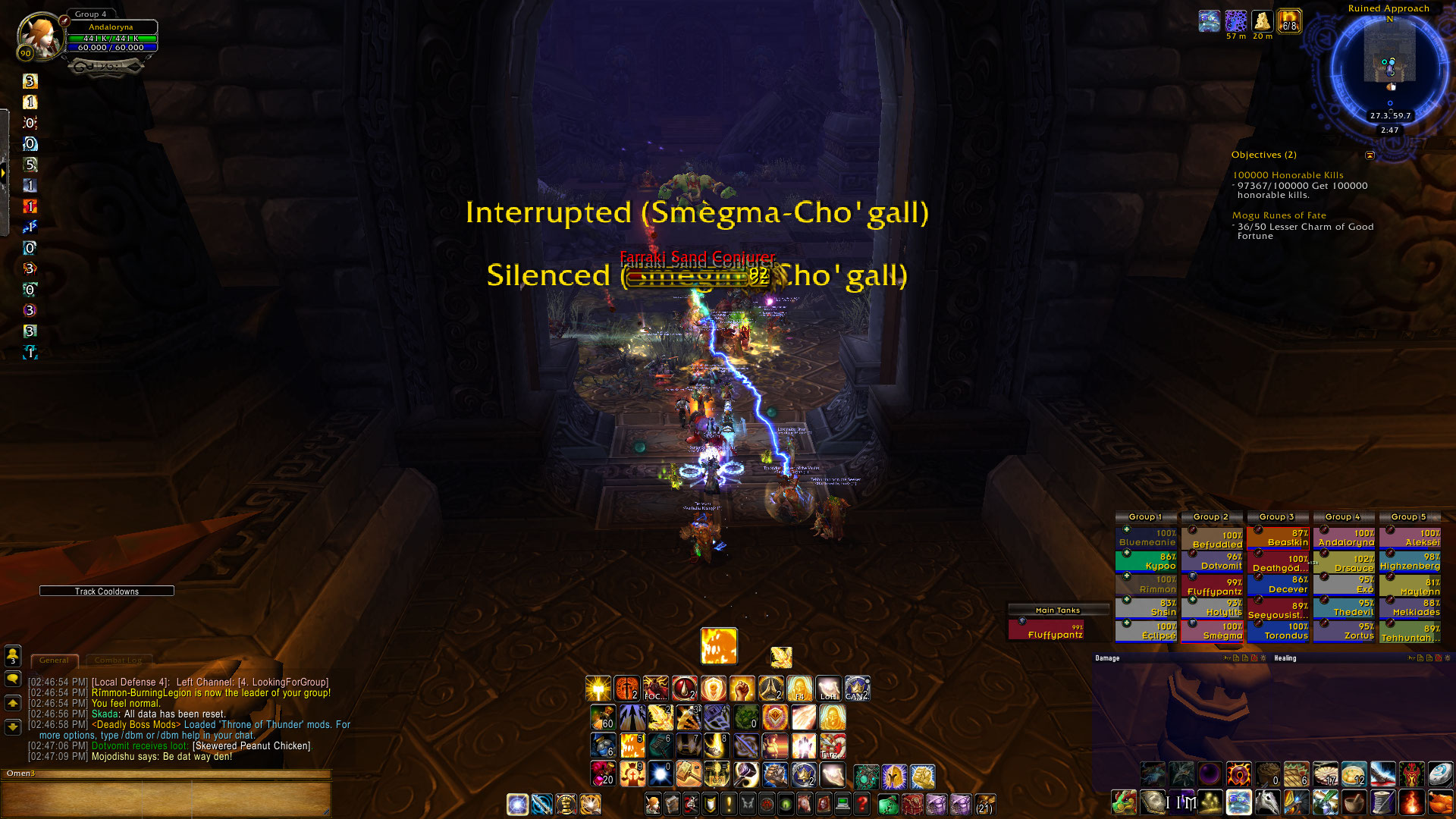Collapse the Objectives tracker

pyautogui.click(x=1370, y=155)
